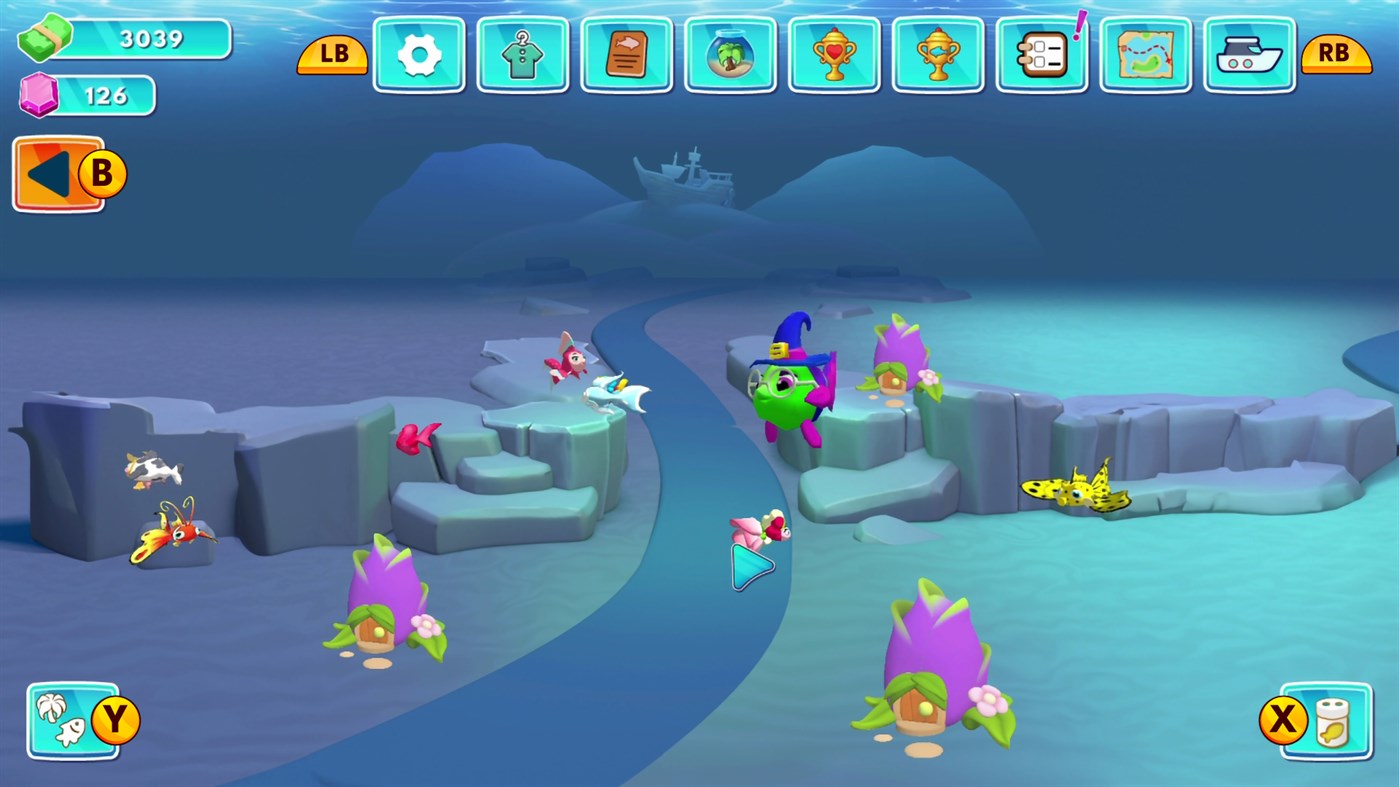Image resolution: width=1399 pixels, height=787 pixels.
Task: Click the green cash bundle icon
Action: pos(45,38)
